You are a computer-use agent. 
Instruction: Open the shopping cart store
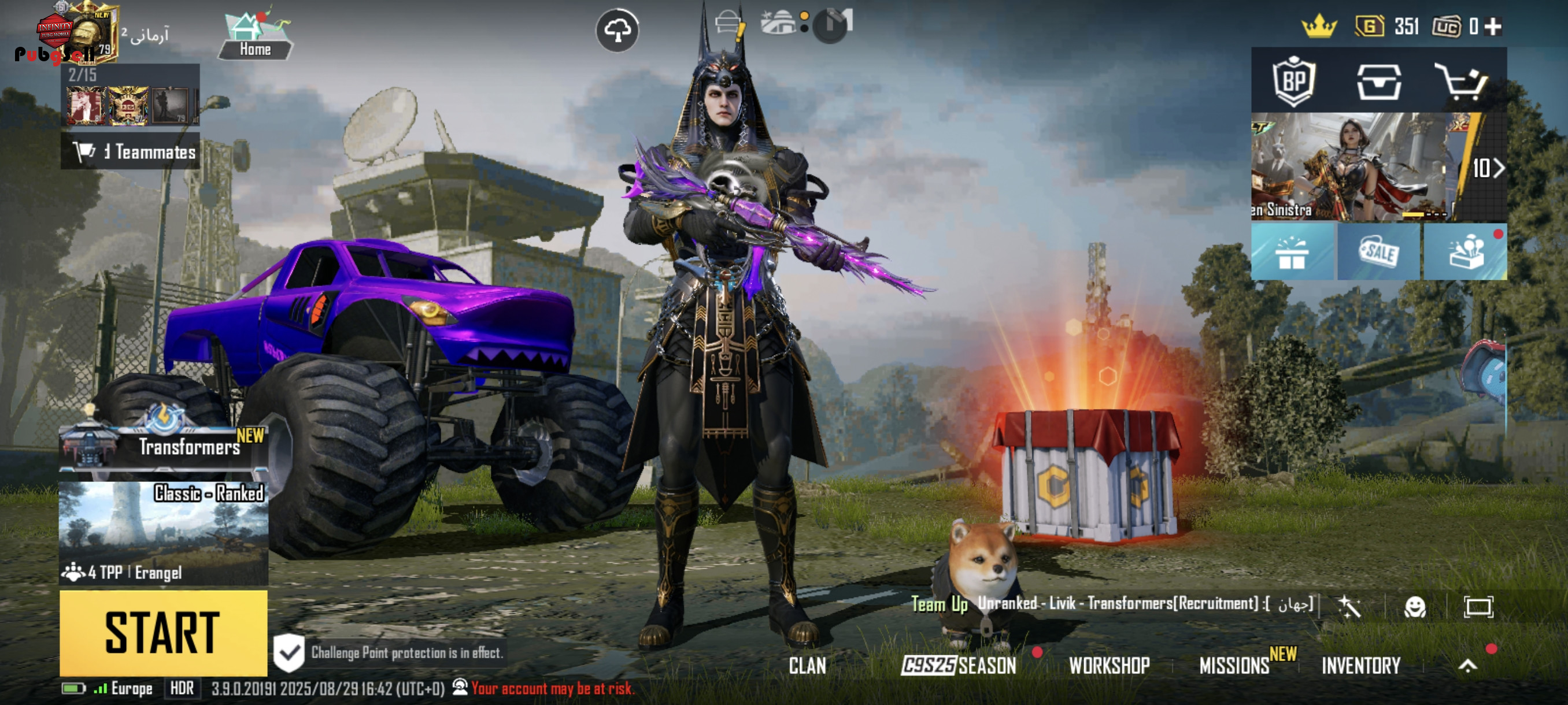[1464, 81]
